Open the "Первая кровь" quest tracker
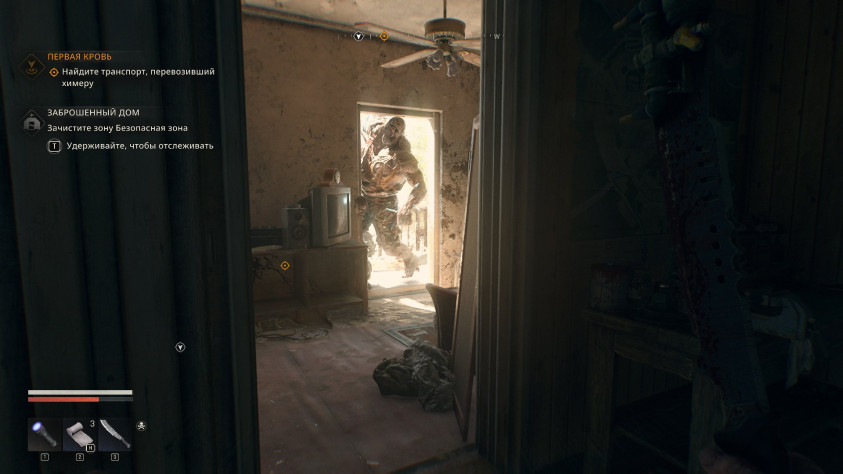Screen dimensions: 843x474 click(79, 57)
